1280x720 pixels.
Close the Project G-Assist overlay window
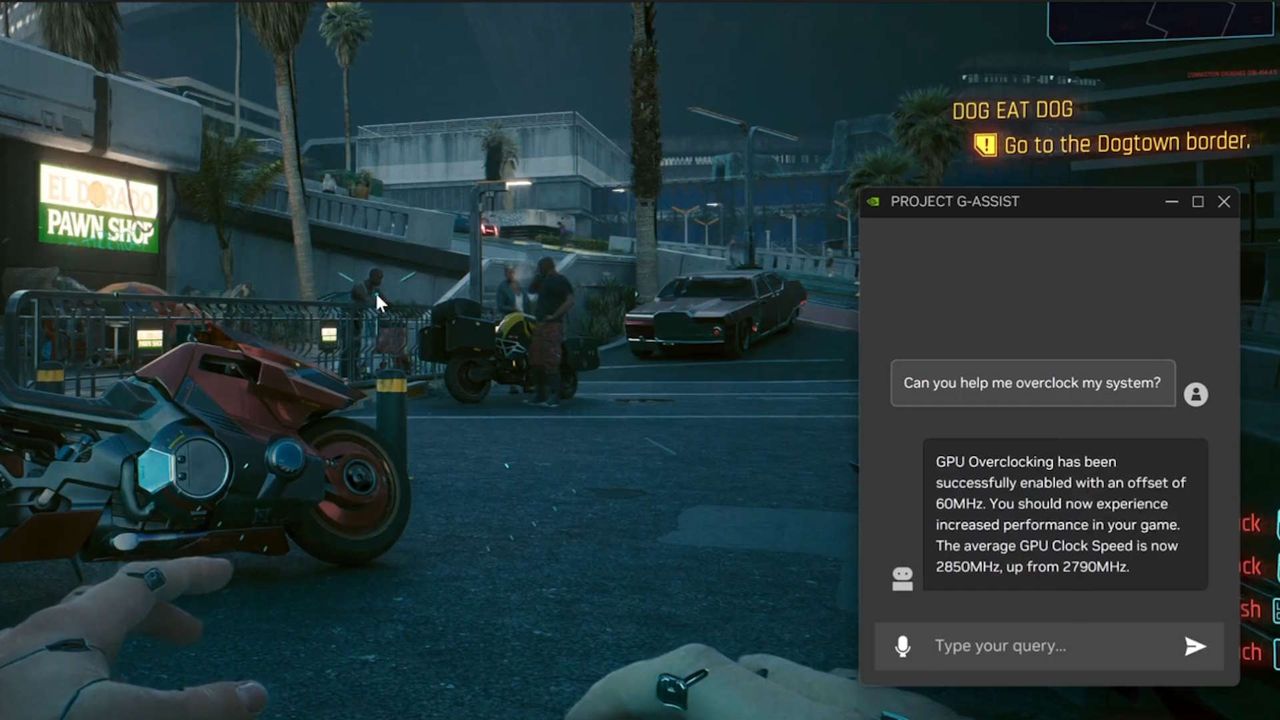point(1224,201)
